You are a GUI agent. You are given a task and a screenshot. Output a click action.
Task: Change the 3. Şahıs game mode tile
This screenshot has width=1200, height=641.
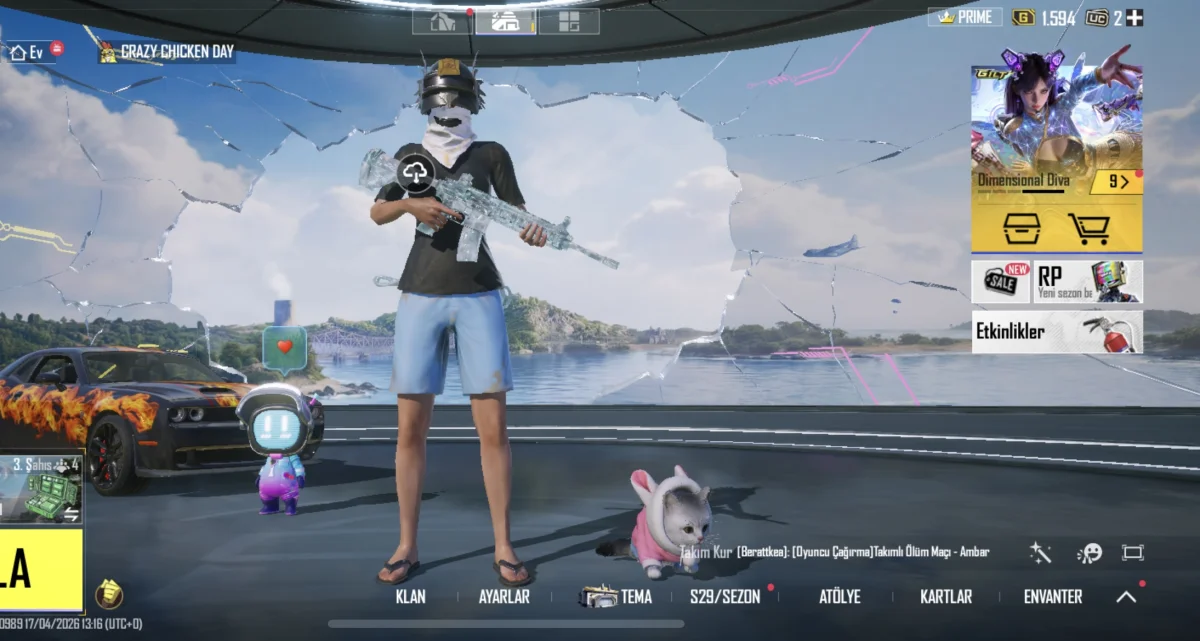pos(40,489)
